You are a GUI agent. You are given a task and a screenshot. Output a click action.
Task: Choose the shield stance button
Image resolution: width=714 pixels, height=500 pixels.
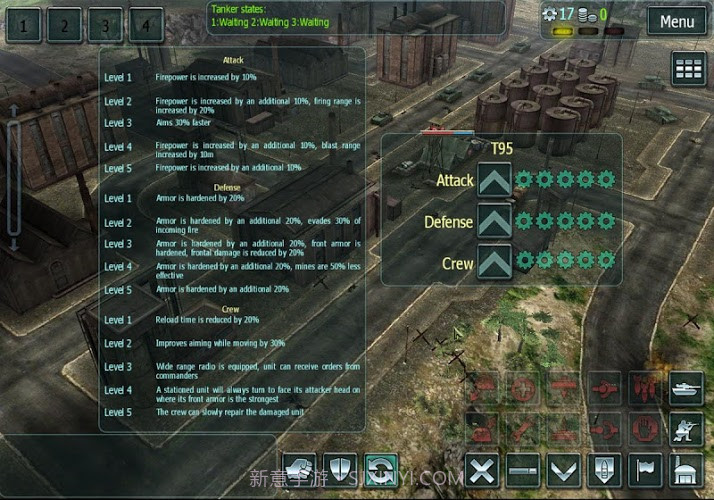[341, 468]
